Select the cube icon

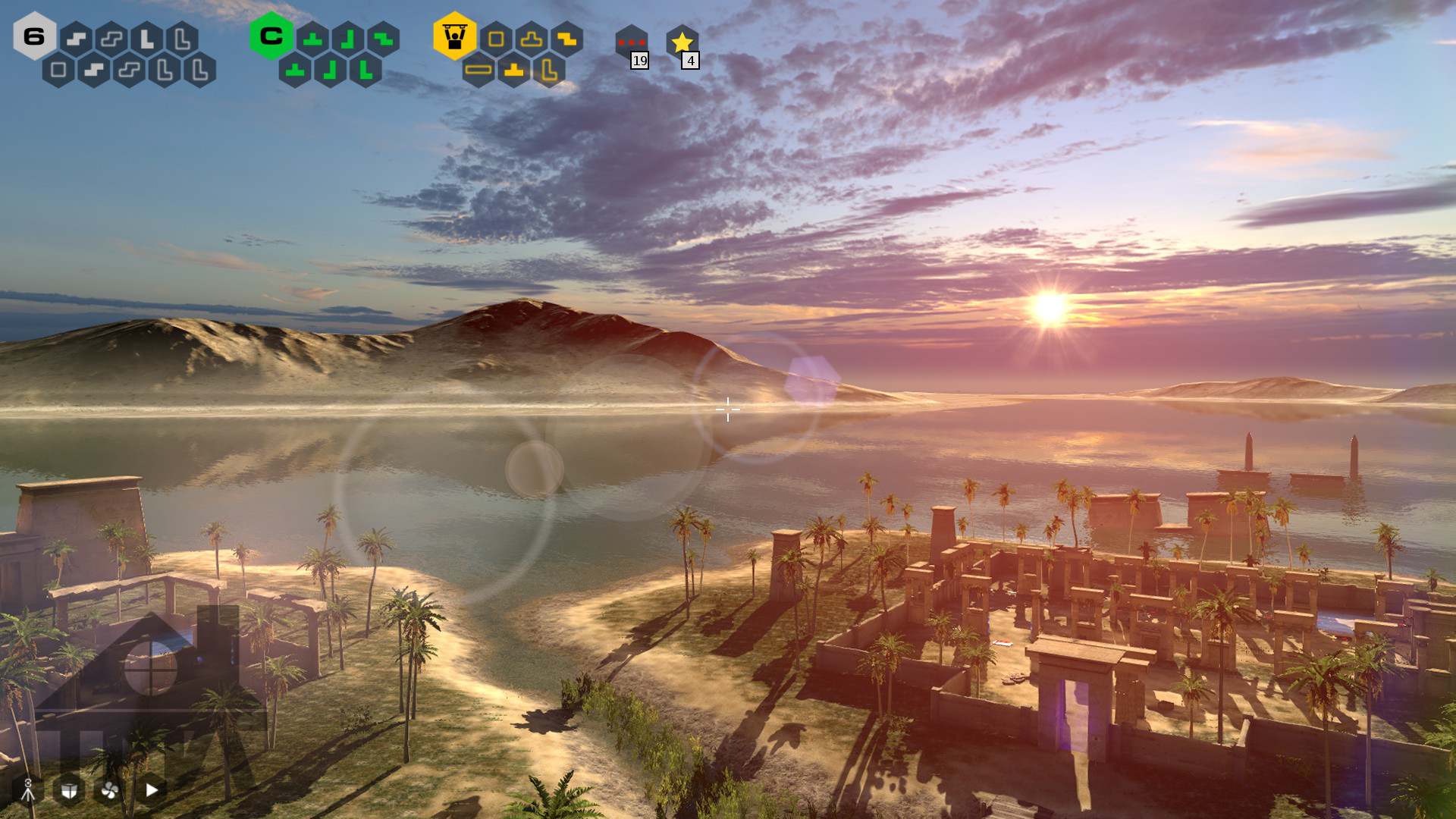click(69, 790)
